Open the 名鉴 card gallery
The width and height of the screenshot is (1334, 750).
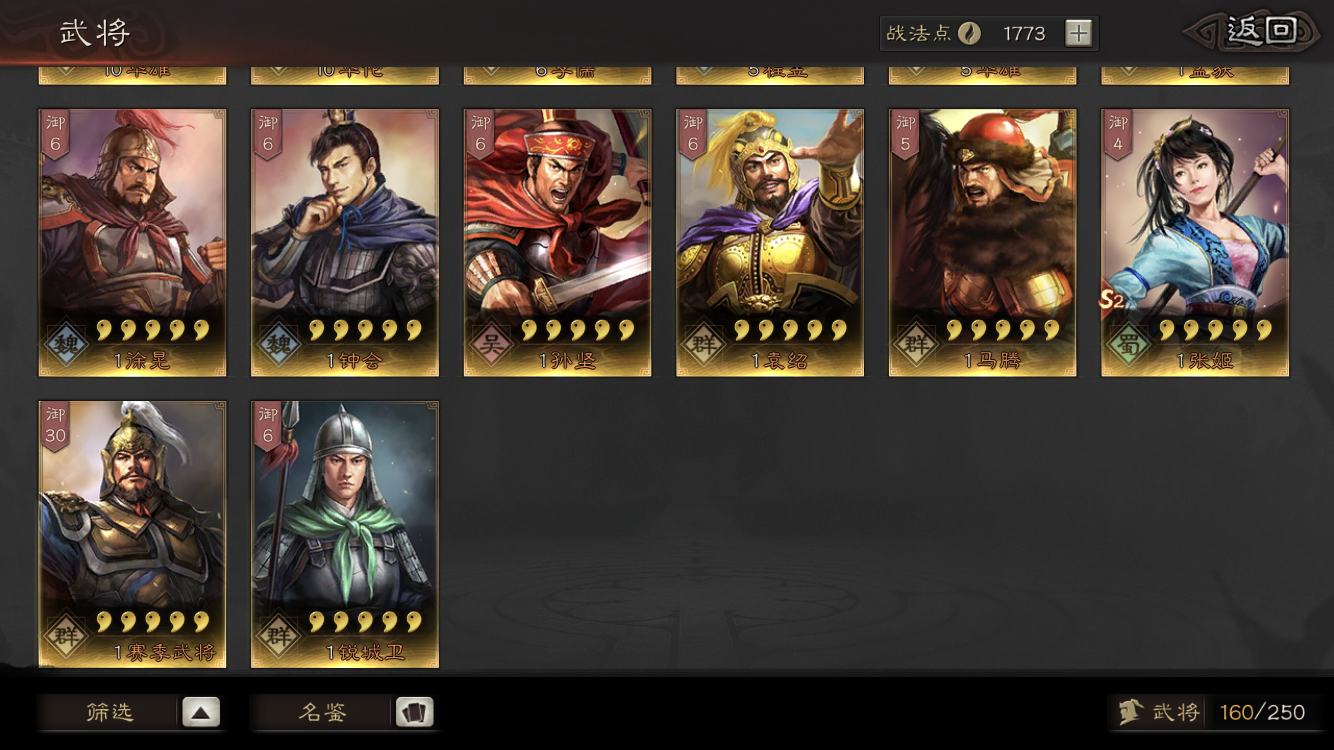coord(342,712)
